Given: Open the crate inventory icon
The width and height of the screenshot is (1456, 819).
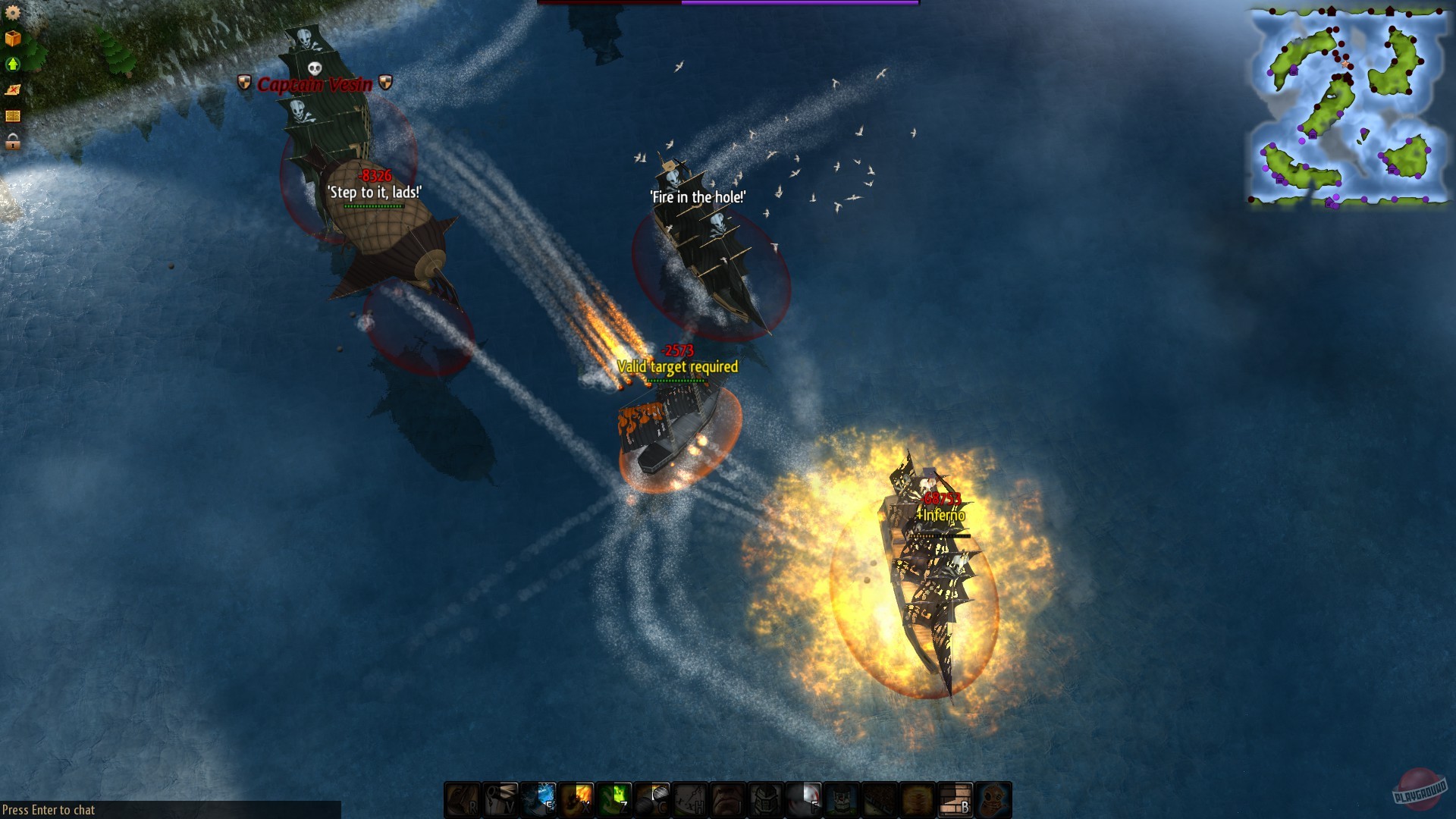Looking at the screenshot, I should click(x=13, y=36).
